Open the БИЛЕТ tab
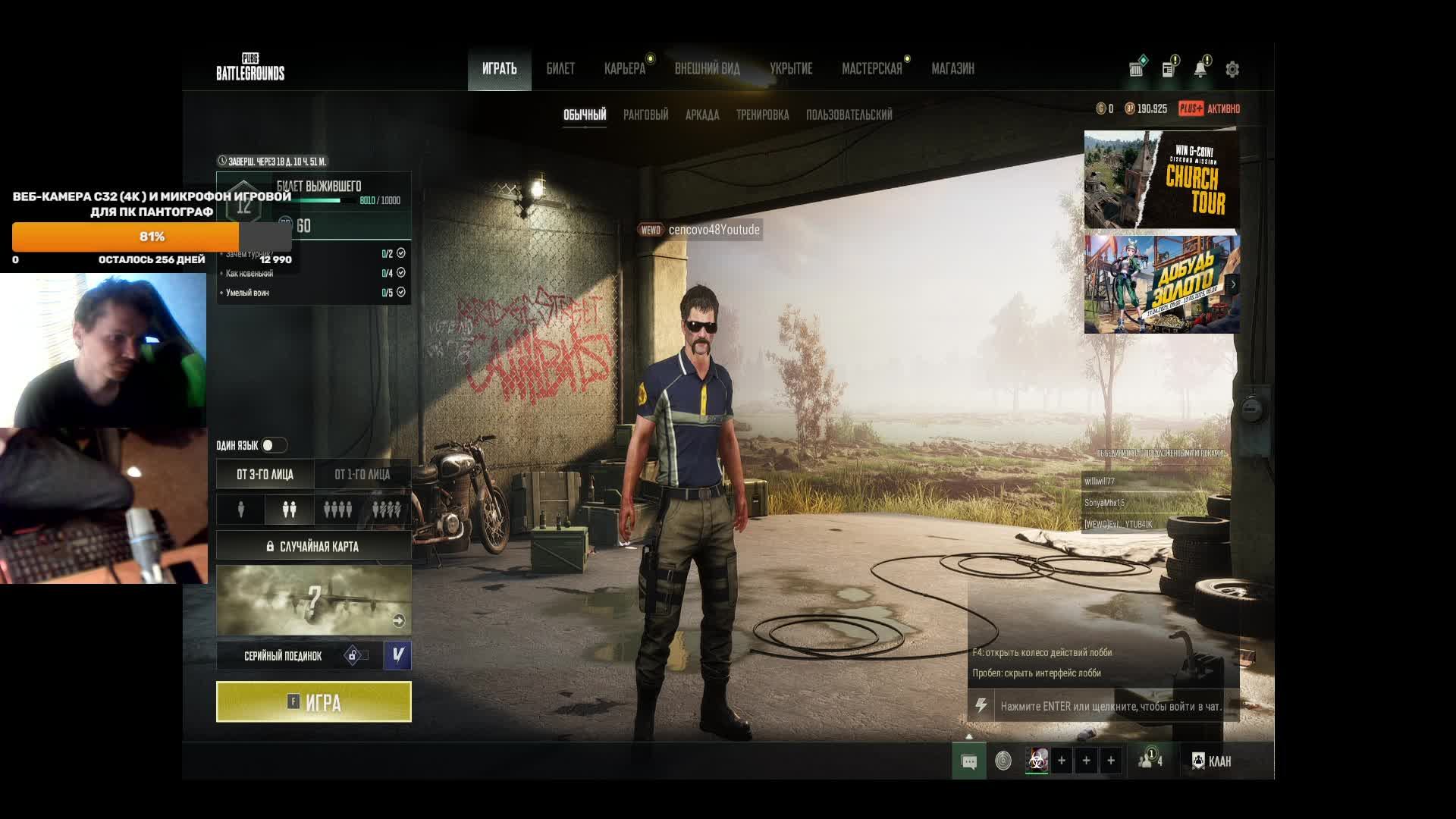Image resolution: width=1456 pixels, height=819 pixels. pos(560,69)
